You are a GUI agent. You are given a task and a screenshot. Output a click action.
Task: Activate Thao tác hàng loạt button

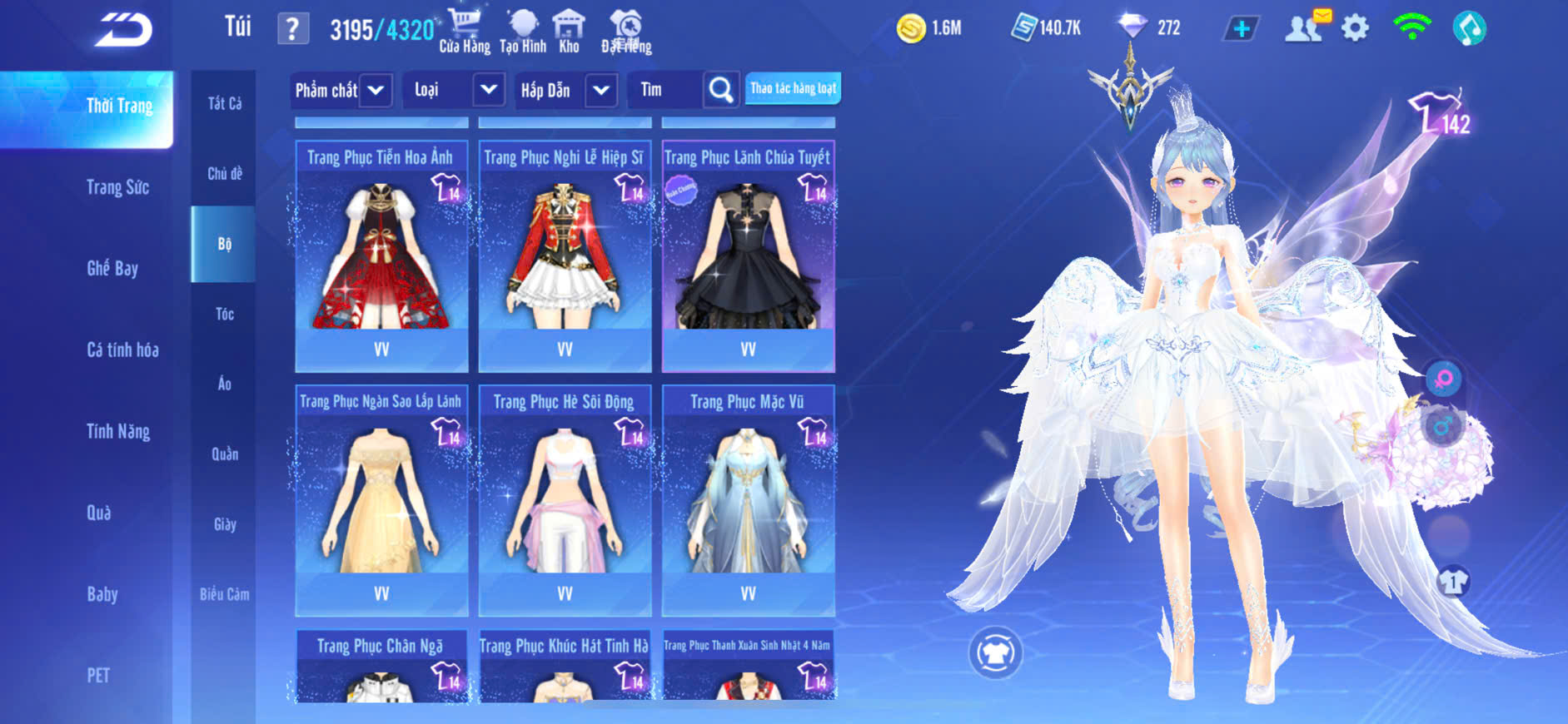pos(793,88)
